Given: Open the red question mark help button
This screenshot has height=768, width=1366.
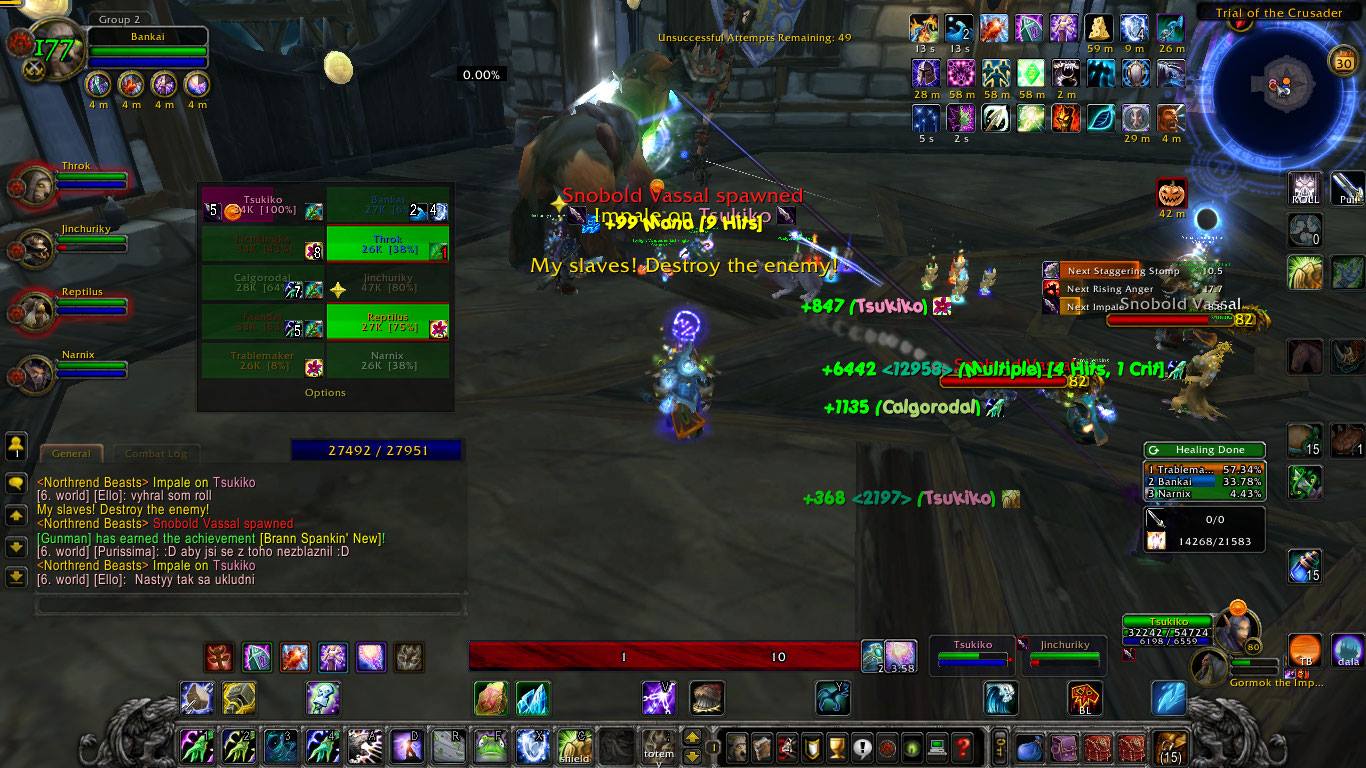Looking at the screenshot, I should 962,746.
